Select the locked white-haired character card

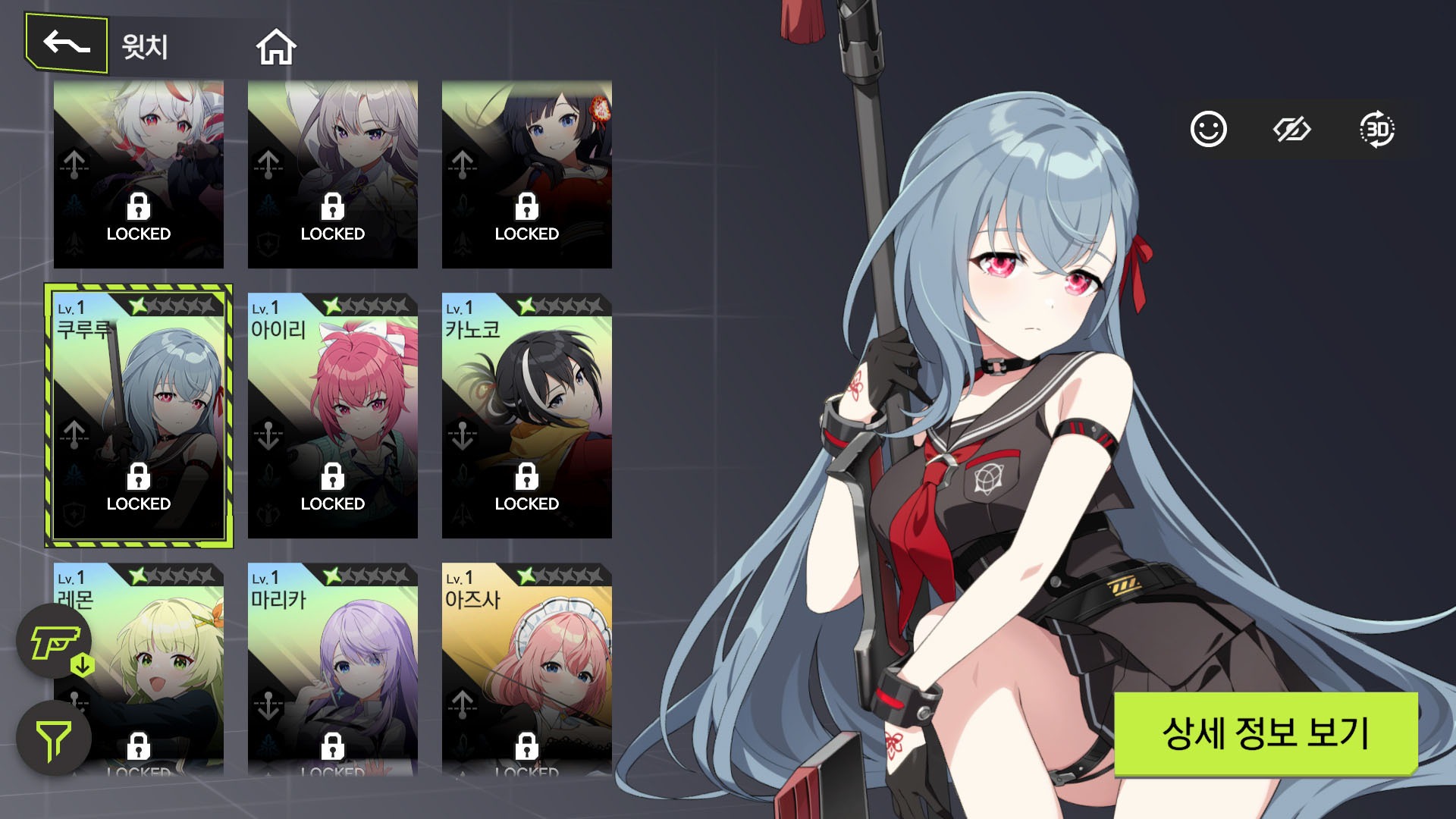pos(139,174)
